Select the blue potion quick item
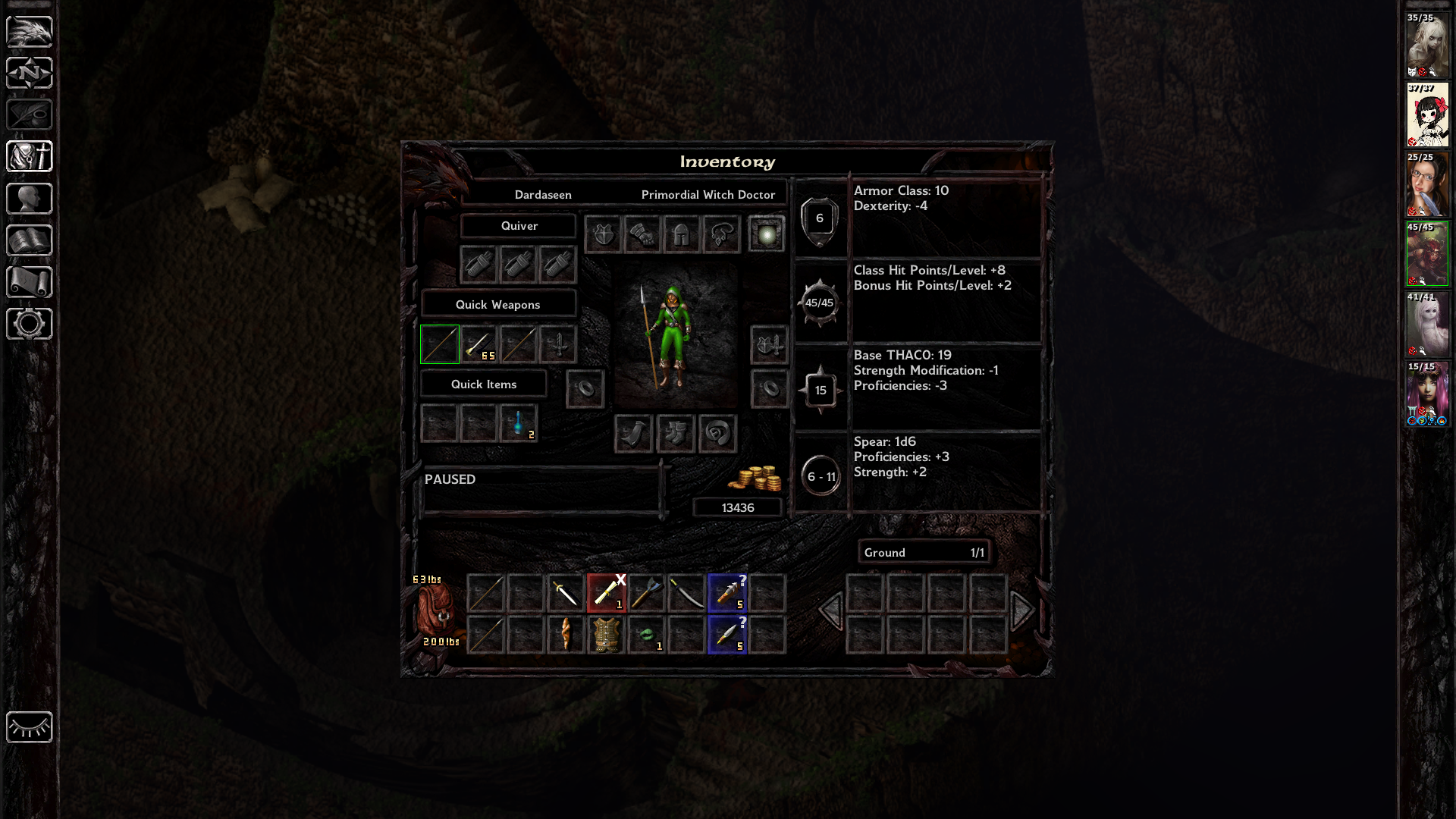 click(519, 423)
